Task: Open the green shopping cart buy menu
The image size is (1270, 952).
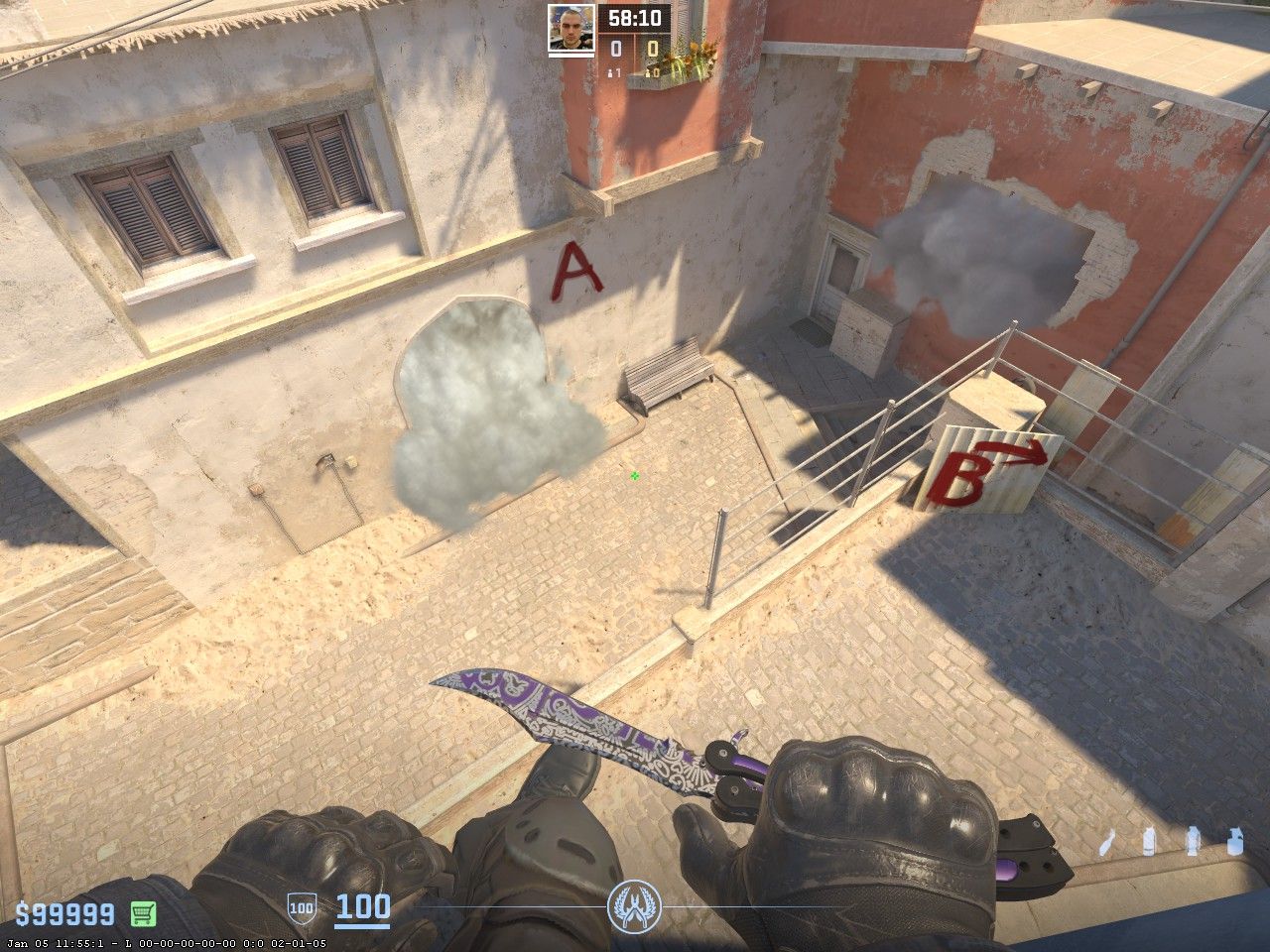Action: 143,913
